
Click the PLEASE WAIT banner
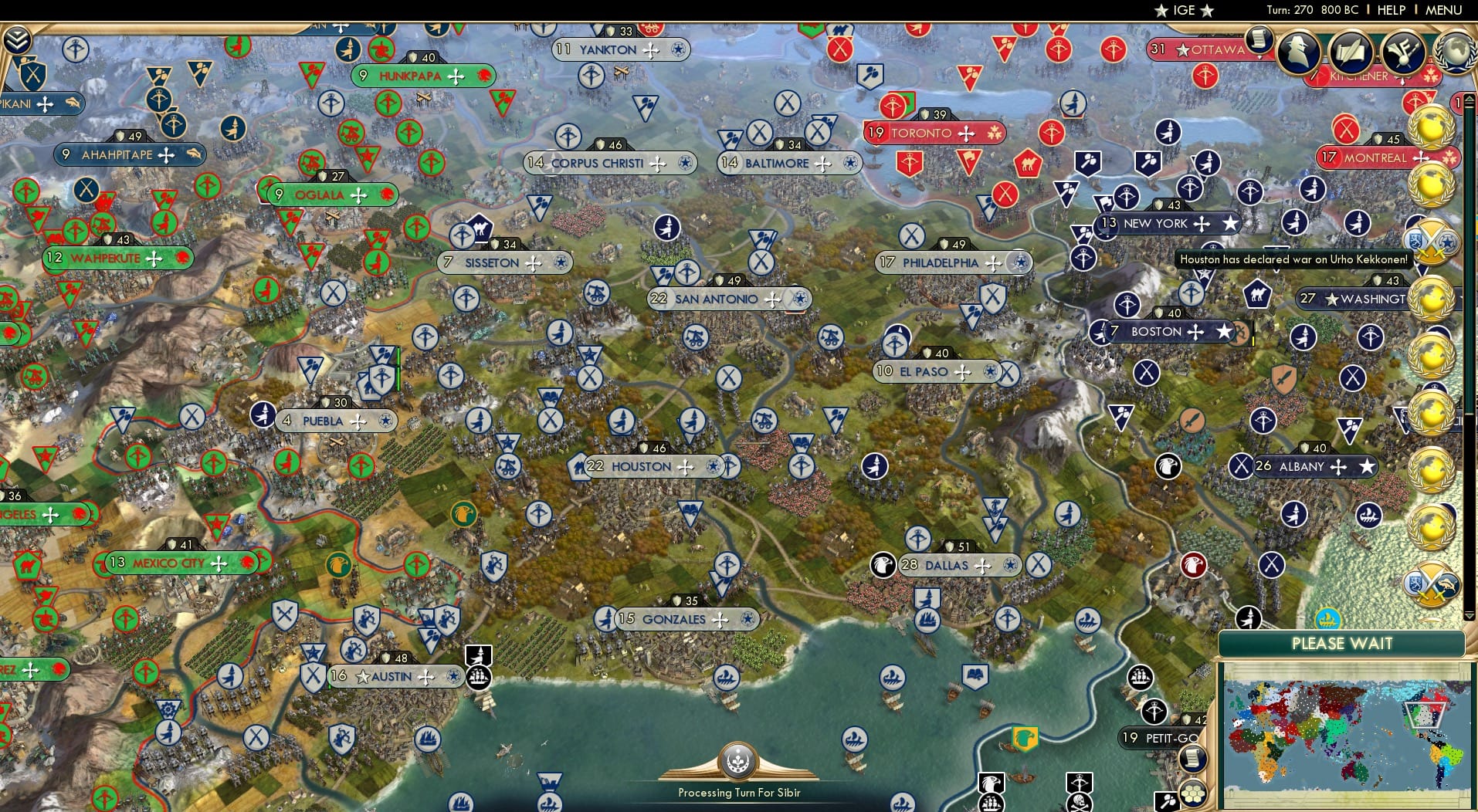point(1342,643)
